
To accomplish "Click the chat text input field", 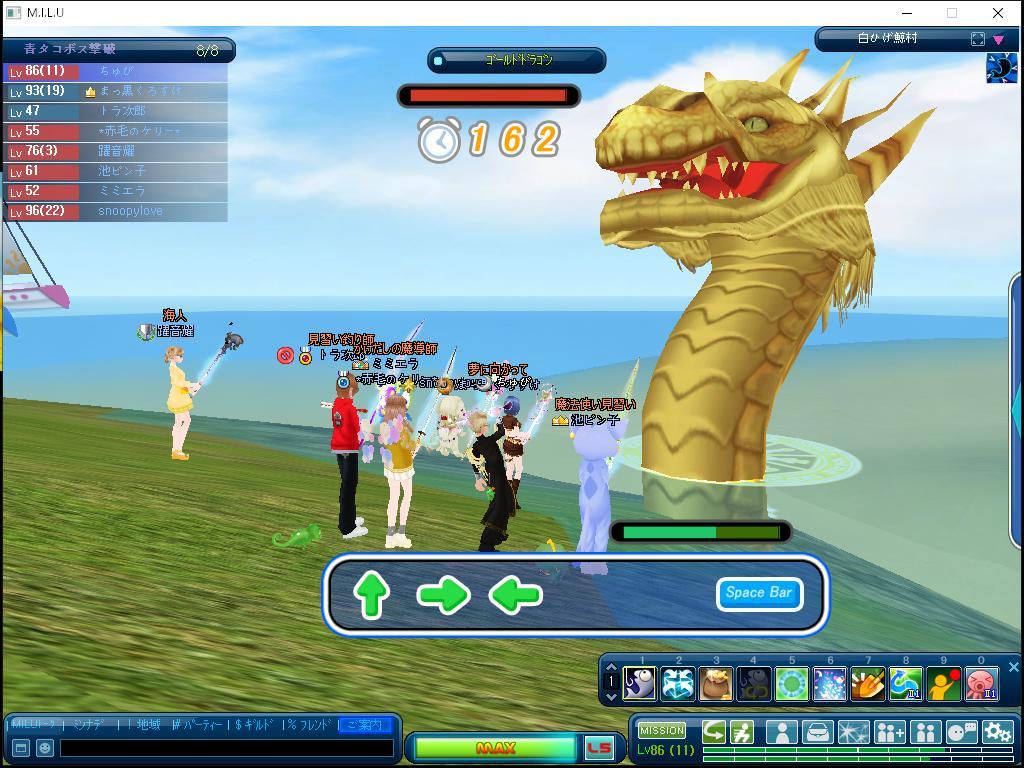I will pos(226,747).
